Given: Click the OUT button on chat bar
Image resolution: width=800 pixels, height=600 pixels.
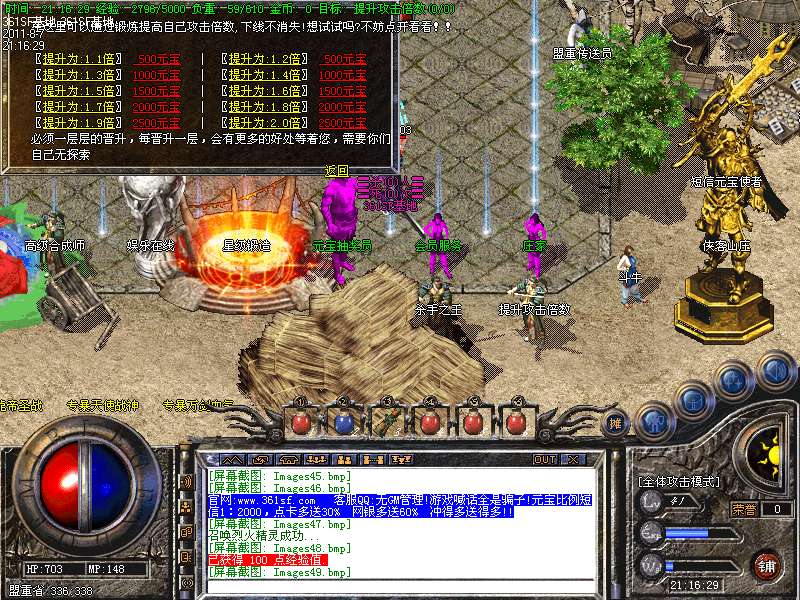Looking at the screenshot, I should (545, 460).
